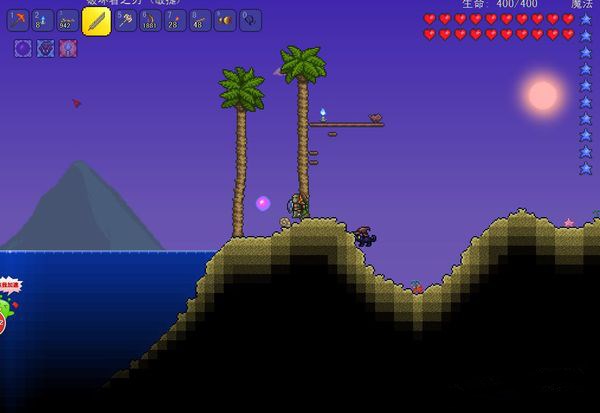
Task: Select hotbar slot 2 with the blue item
Action: click(42, 19)
